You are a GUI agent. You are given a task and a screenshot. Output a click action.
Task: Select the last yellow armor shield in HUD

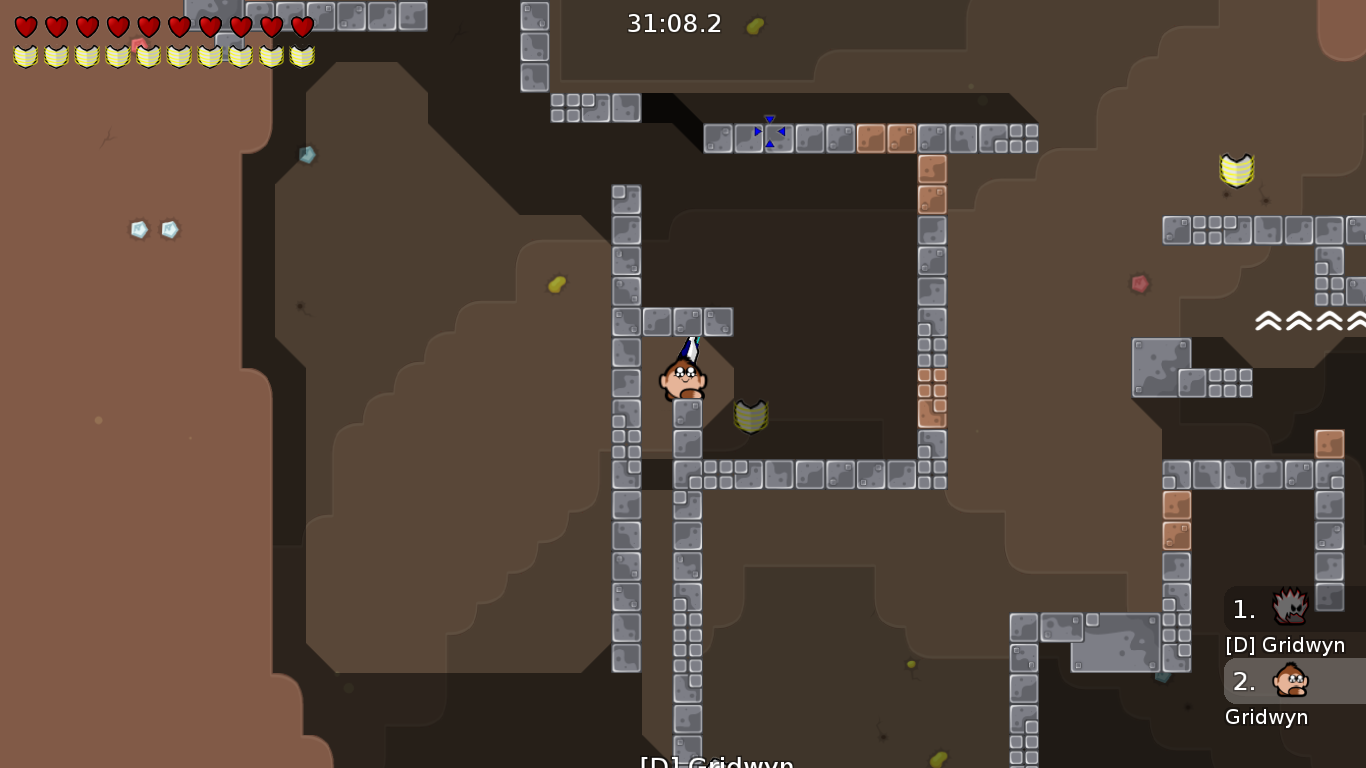301,57
